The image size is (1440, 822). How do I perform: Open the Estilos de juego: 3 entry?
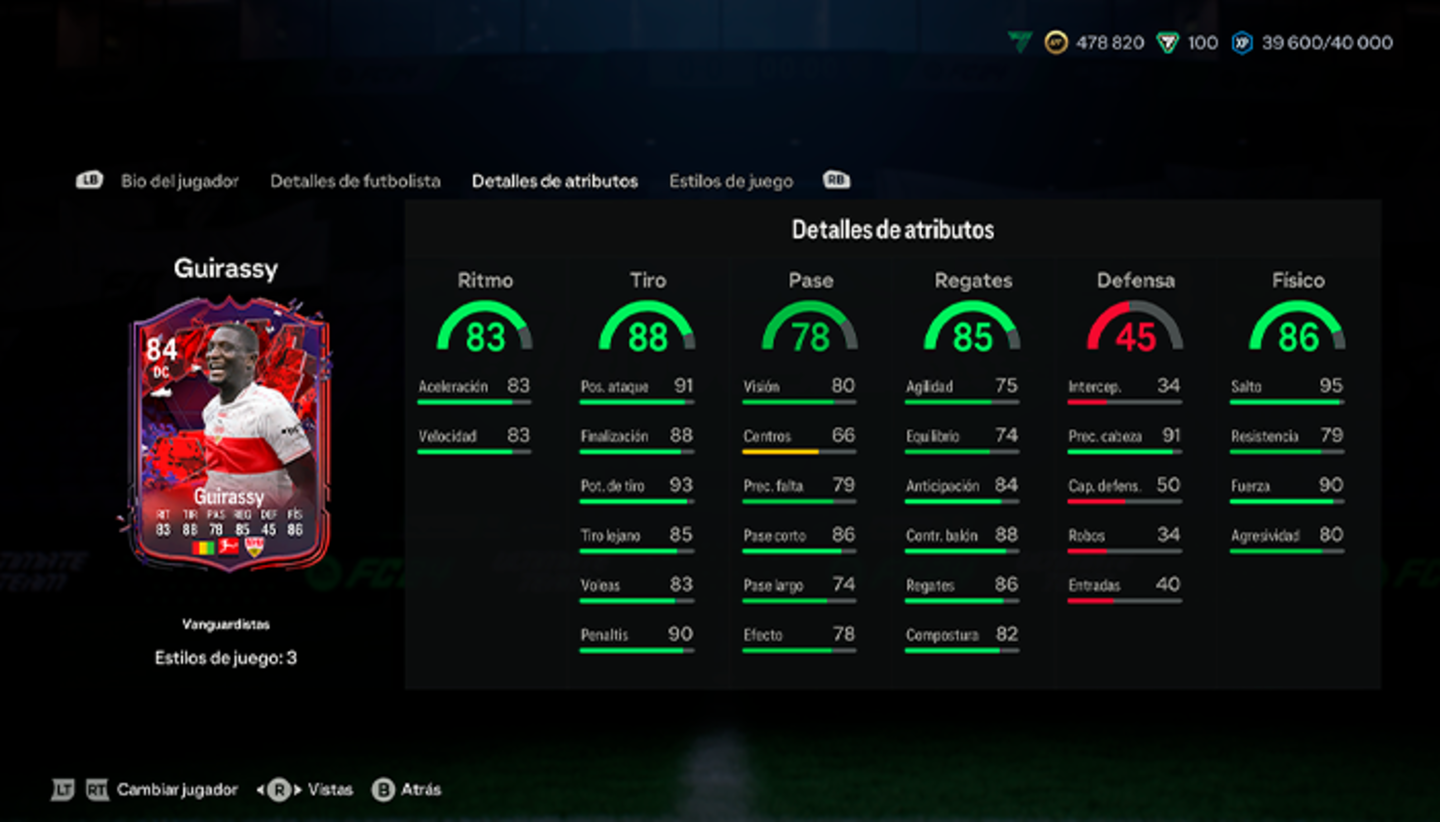226,657
